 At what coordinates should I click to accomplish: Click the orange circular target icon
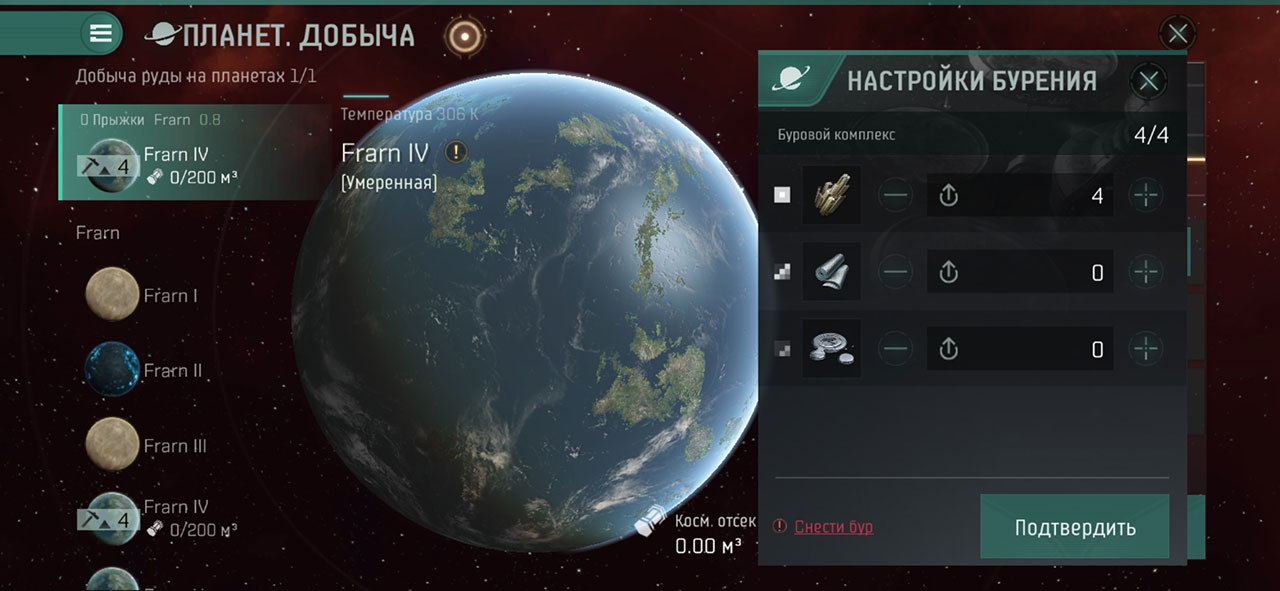tap(463, 36)
